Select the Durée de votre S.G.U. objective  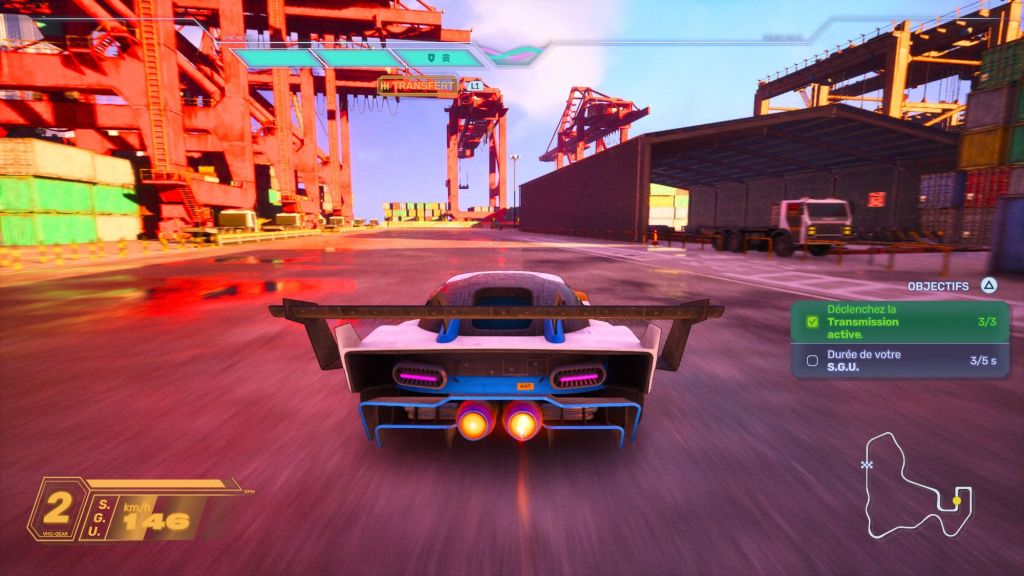pyautogui.click(x=900, y=360)
